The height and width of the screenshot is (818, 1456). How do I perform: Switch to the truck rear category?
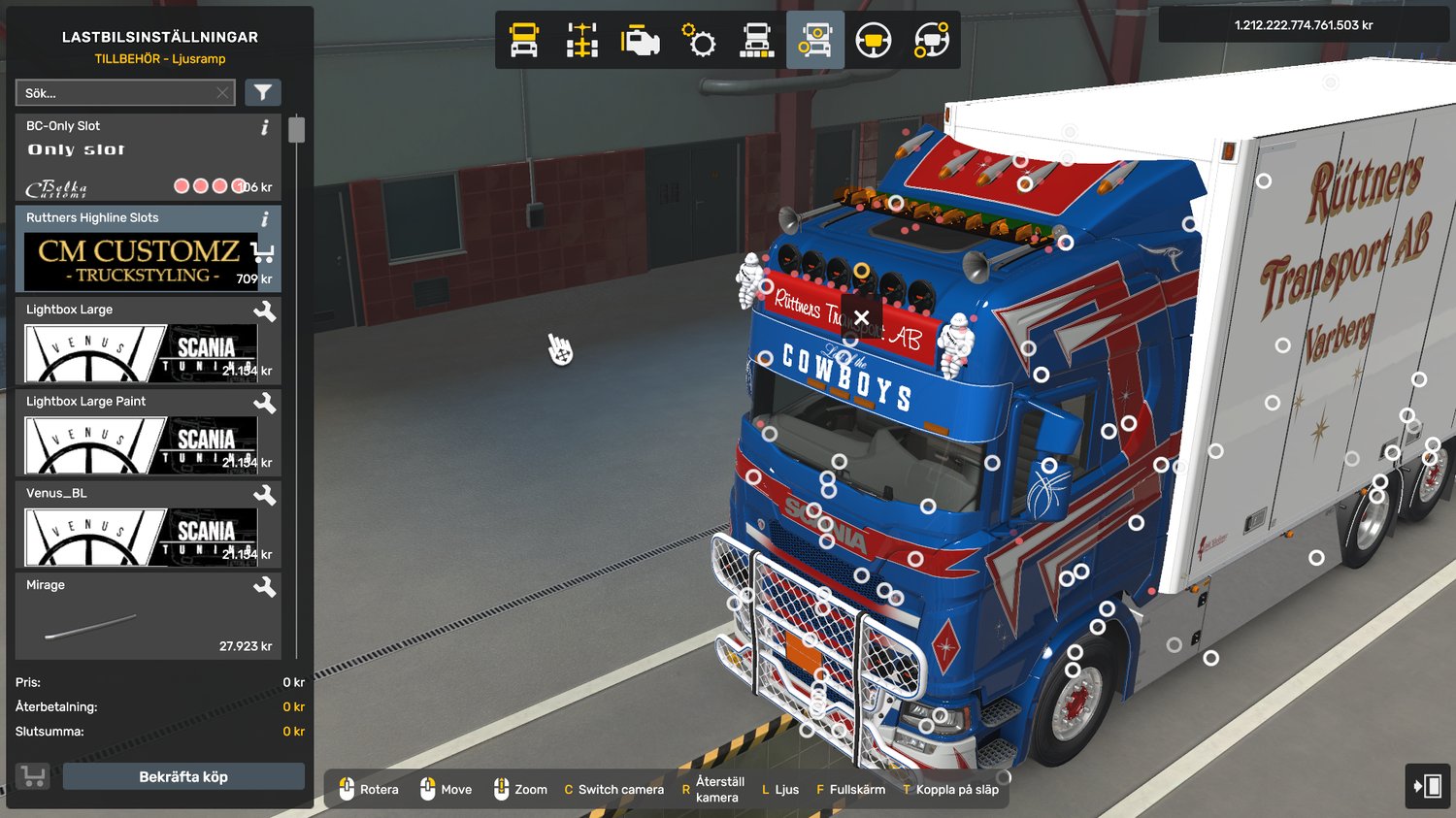757,41
